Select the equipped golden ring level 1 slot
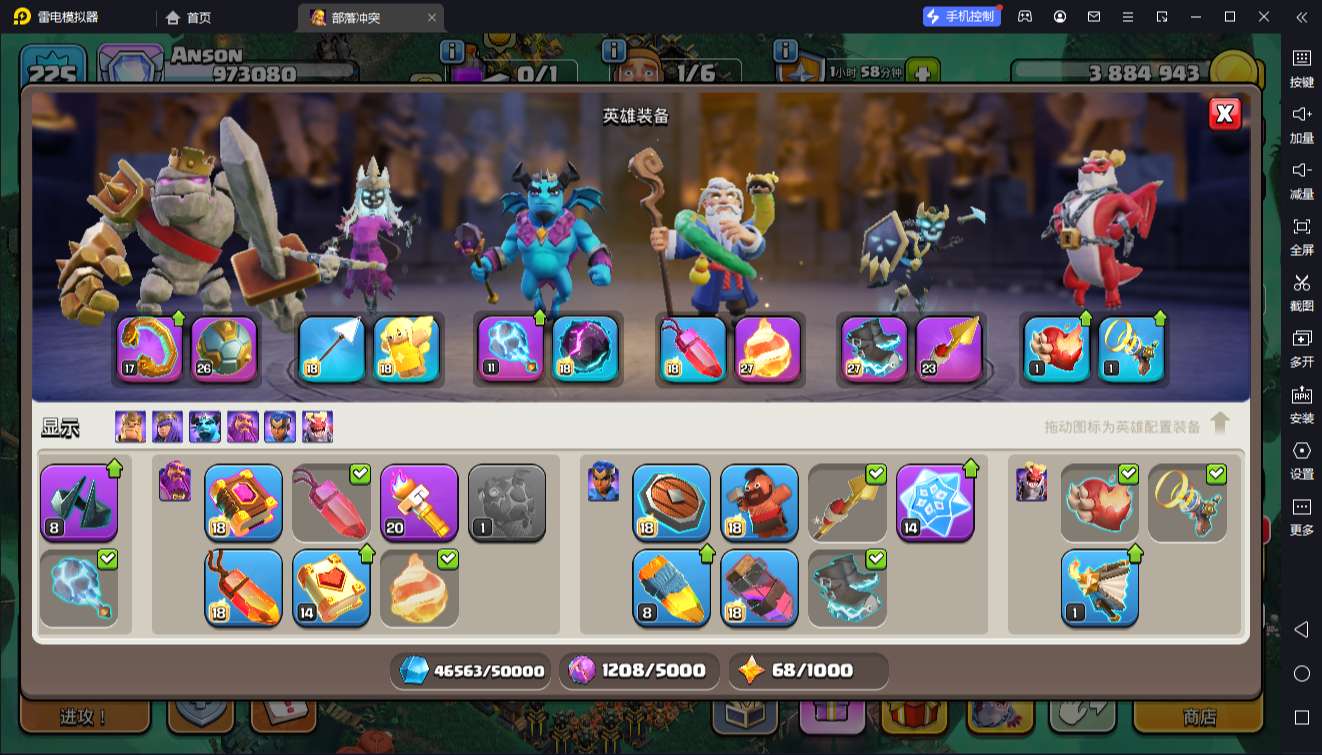This screenshot has height=755, width=1322. (1131, 349)
